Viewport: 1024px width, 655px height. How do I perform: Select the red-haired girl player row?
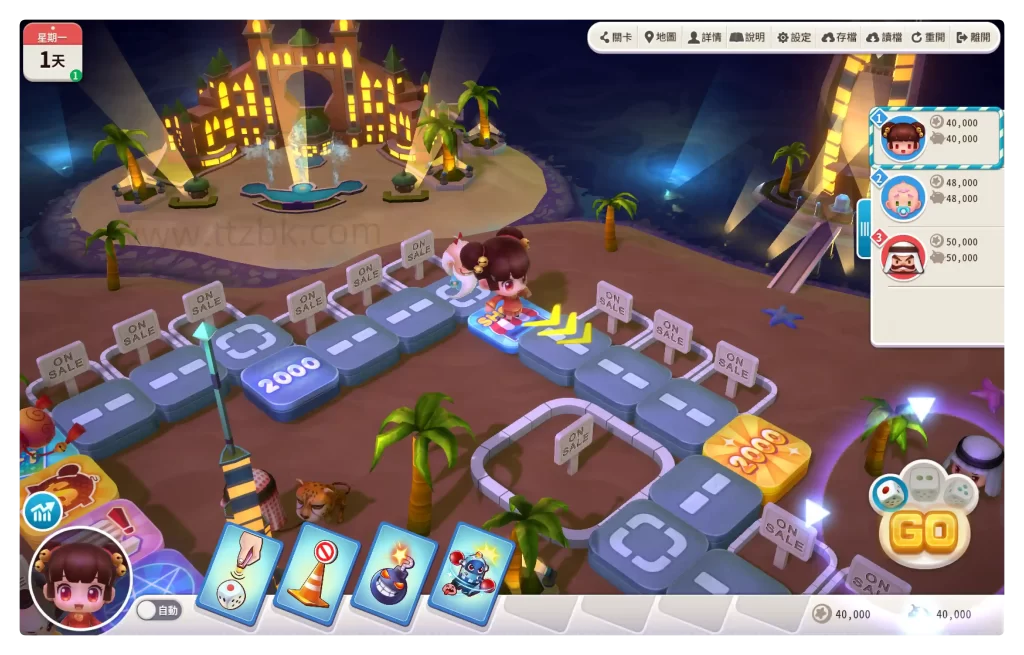[x=937, y=138]
